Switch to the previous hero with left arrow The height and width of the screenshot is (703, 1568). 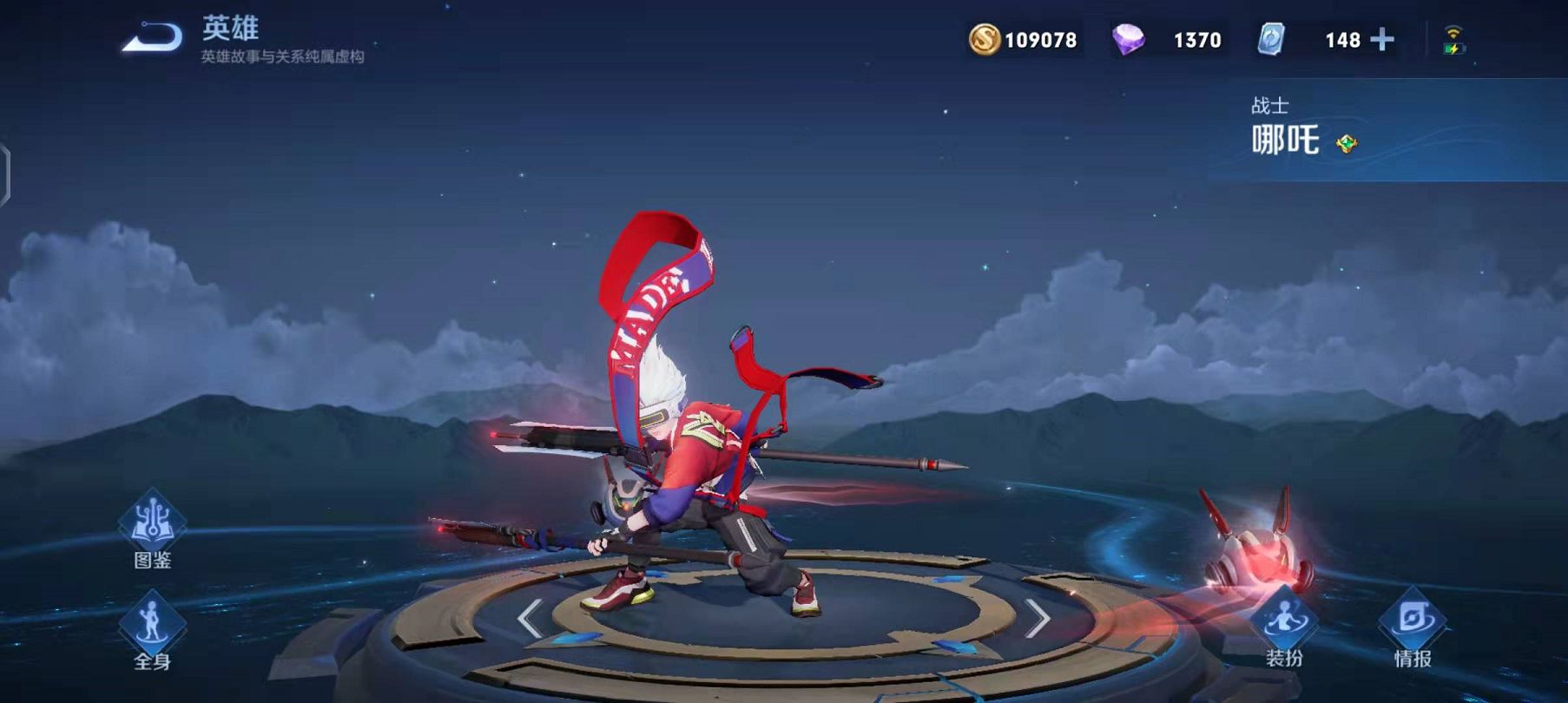click(530, 618)
